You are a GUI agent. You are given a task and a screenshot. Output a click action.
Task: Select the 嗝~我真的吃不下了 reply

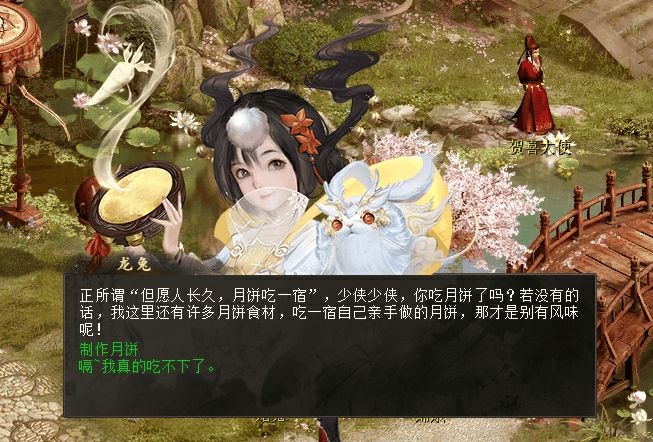(x=148, y=365)
